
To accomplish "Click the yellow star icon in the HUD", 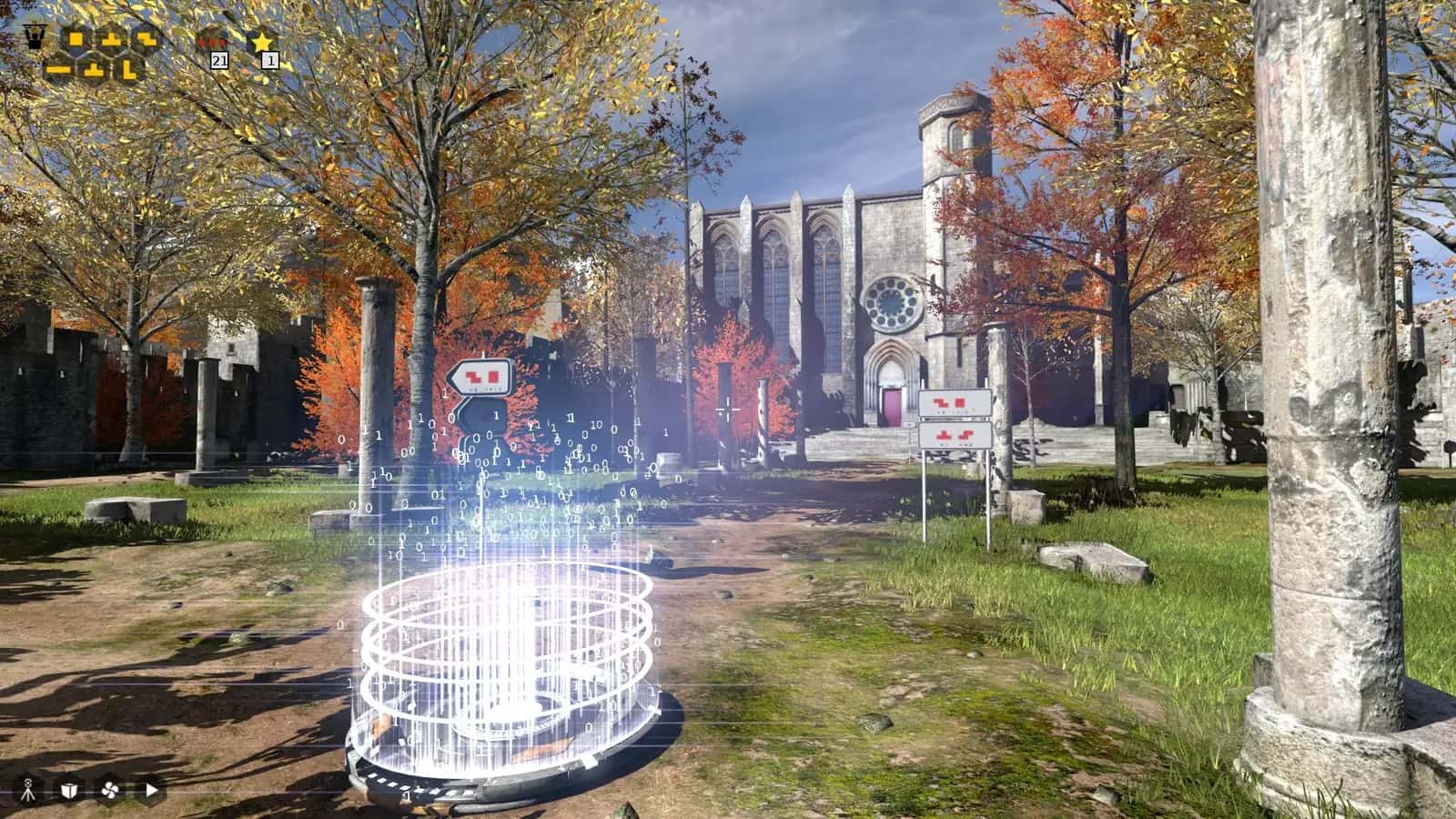I will (x=262, y=42).
